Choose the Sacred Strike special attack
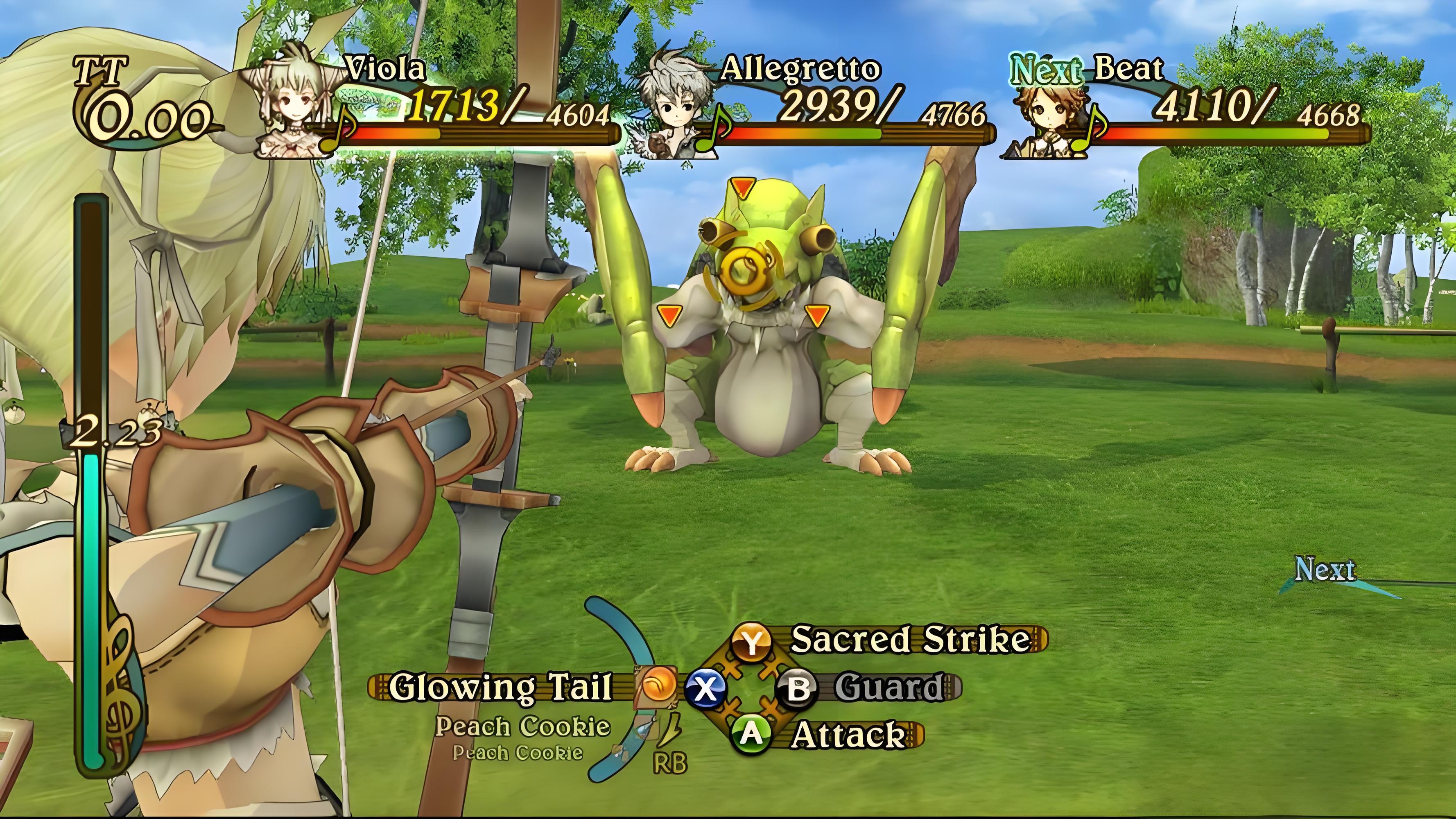Screen dimensions: 1456x819 point(909,639)
